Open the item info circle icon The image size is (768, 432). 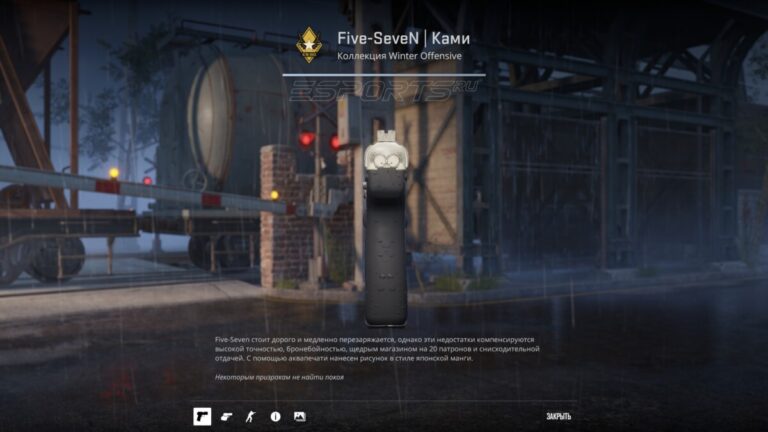275,416
